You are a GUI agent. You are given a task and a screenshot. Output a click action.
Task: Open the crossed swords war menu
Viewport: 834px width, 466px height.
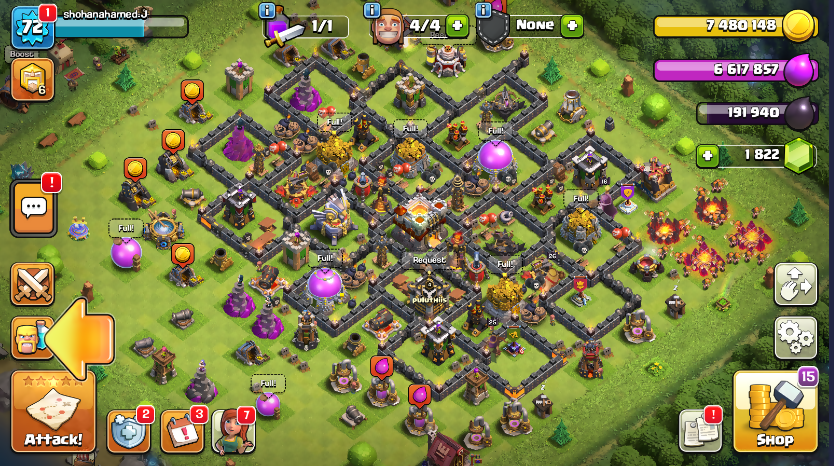coord(32,284)
